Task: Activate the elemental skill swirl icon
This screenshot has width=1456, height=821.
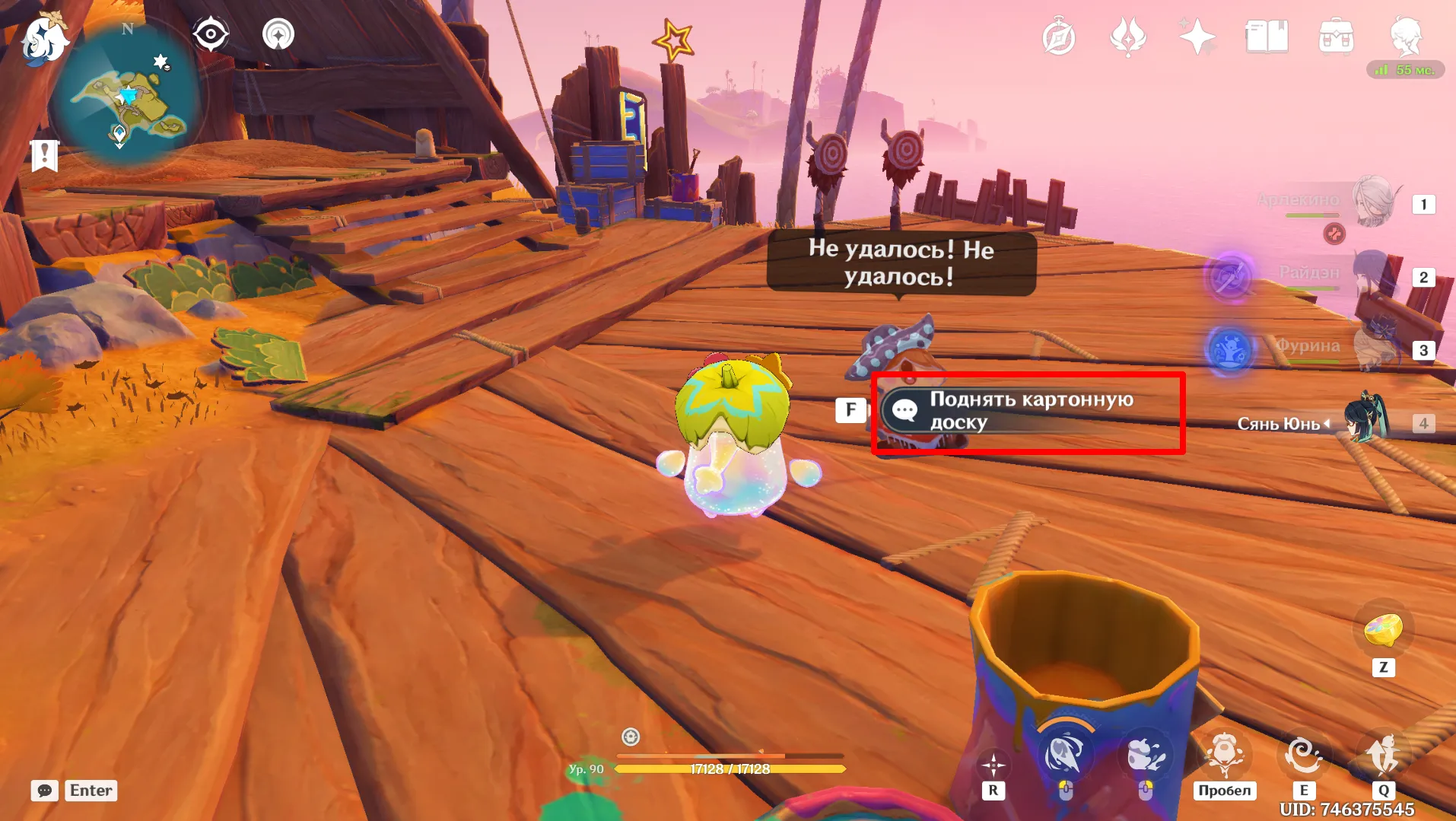Action: pyautogui.click(x=1303, y=756)
